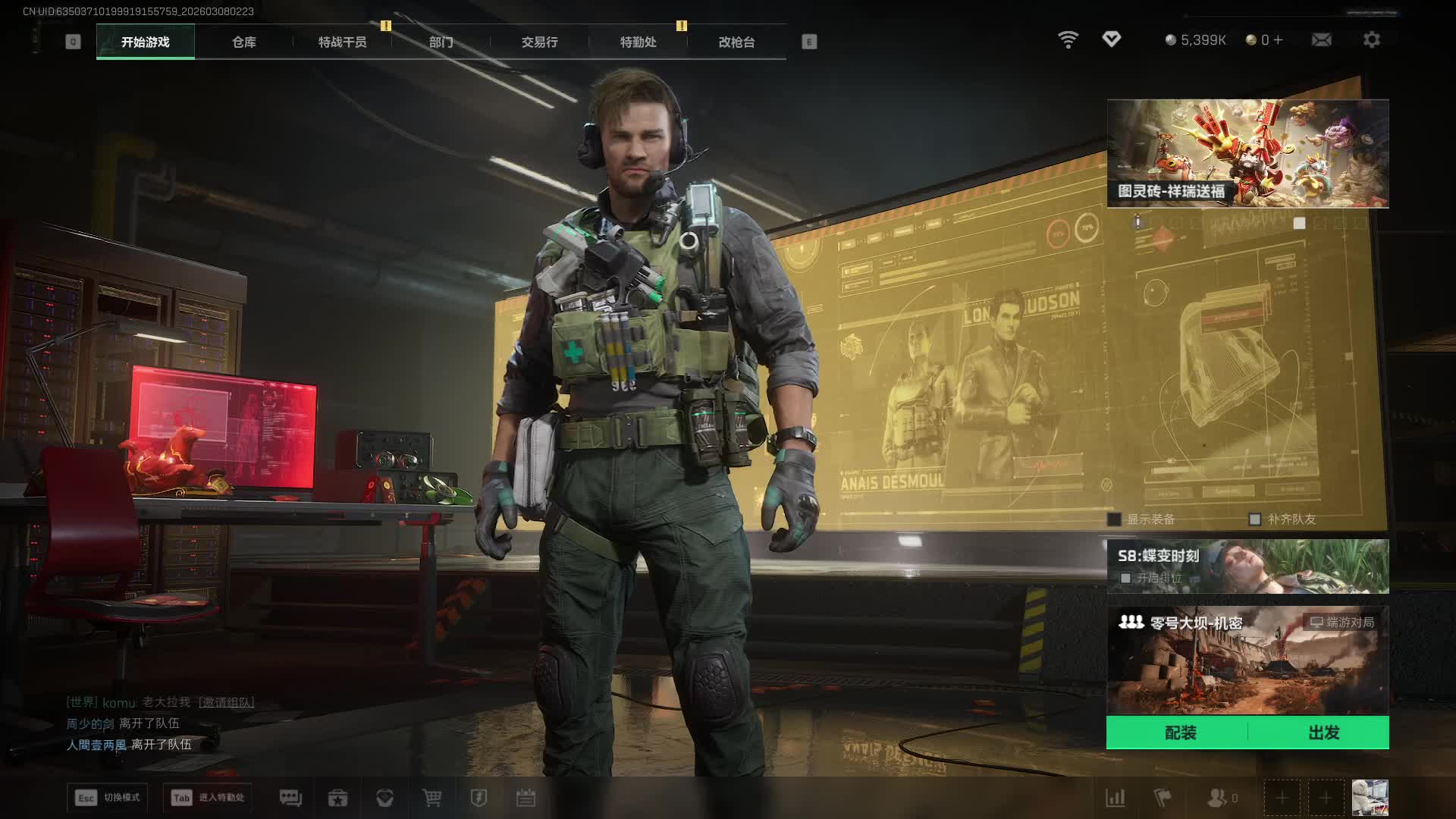Toggle the 显示装备 checkbox
Screen dimensions: 1456x819
pos(1114,519)
